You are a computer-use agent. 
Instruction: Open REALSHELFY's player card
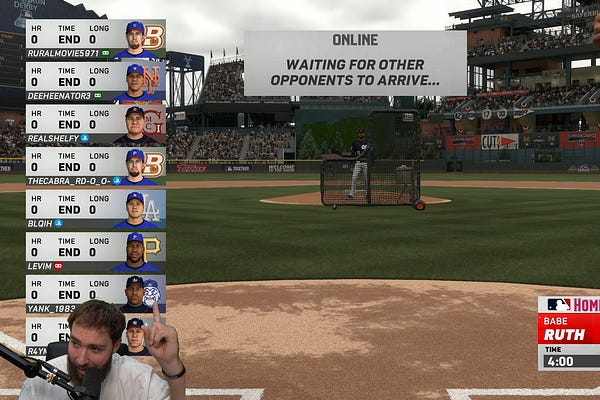tap(95, 125)
